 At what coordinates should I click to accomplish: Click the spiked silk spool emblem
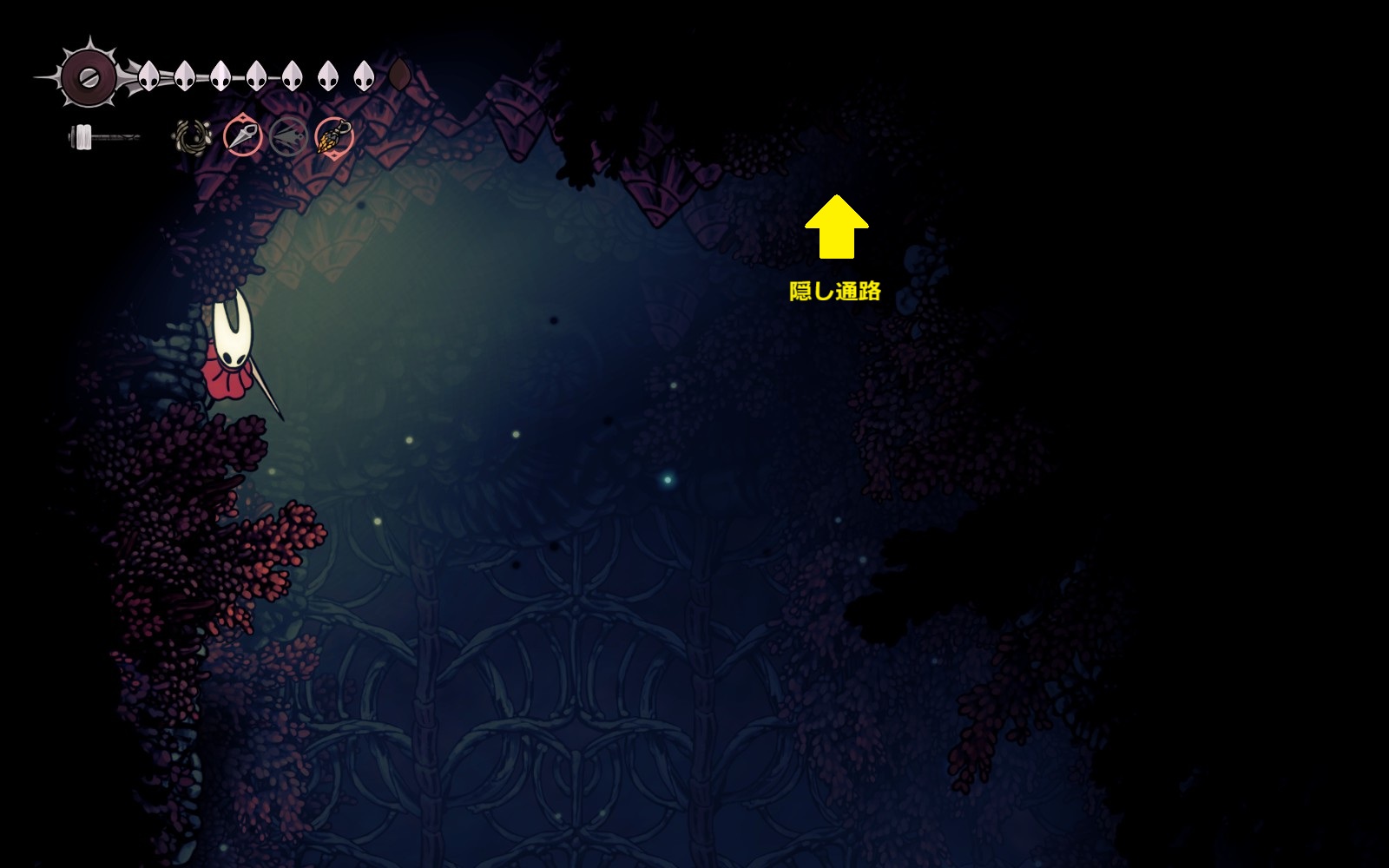89,76
